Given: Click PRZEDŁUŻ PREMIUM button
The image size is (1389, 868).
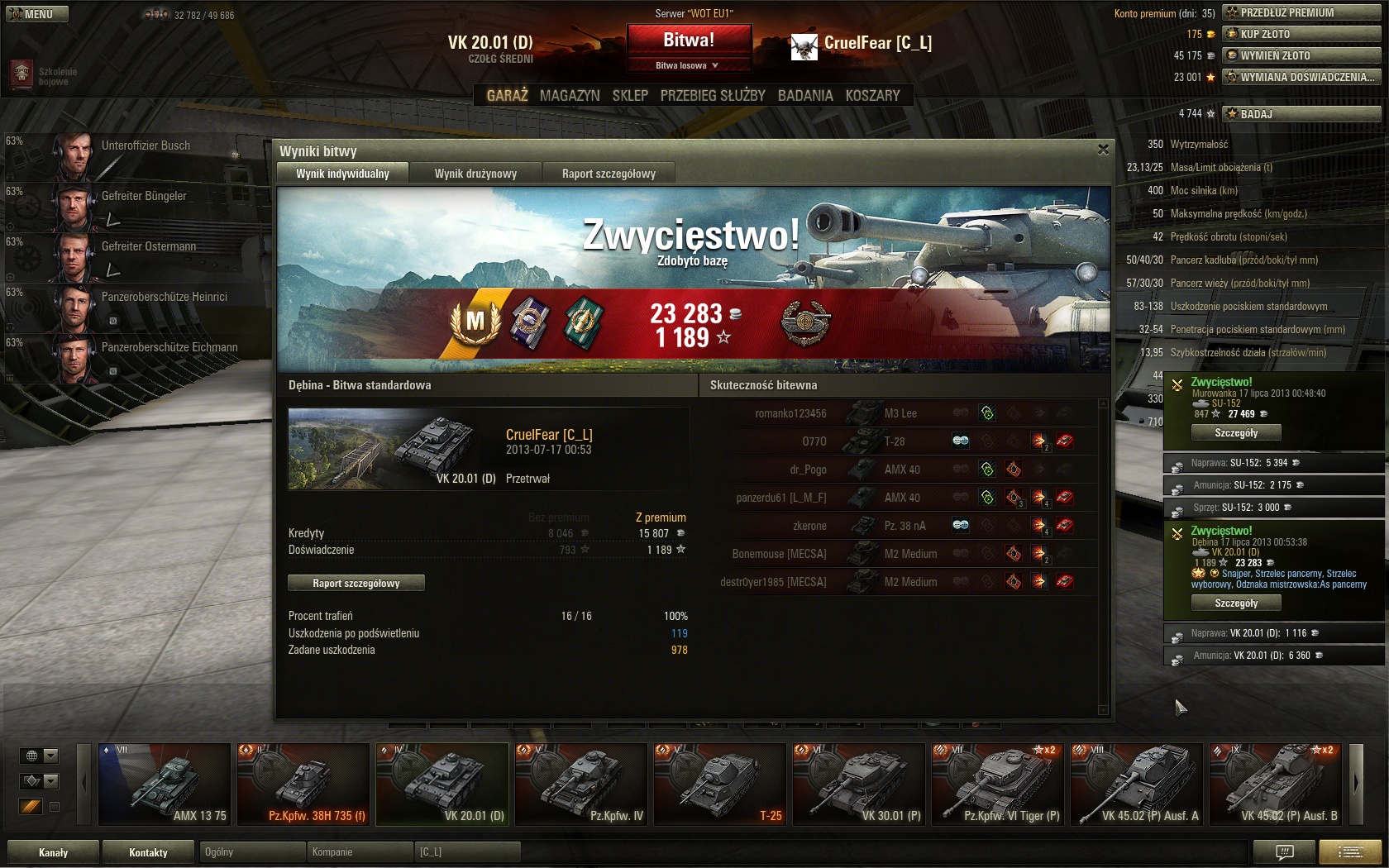Looking at the screenshot, I should pyautogui.click(x=1301, y=12).
